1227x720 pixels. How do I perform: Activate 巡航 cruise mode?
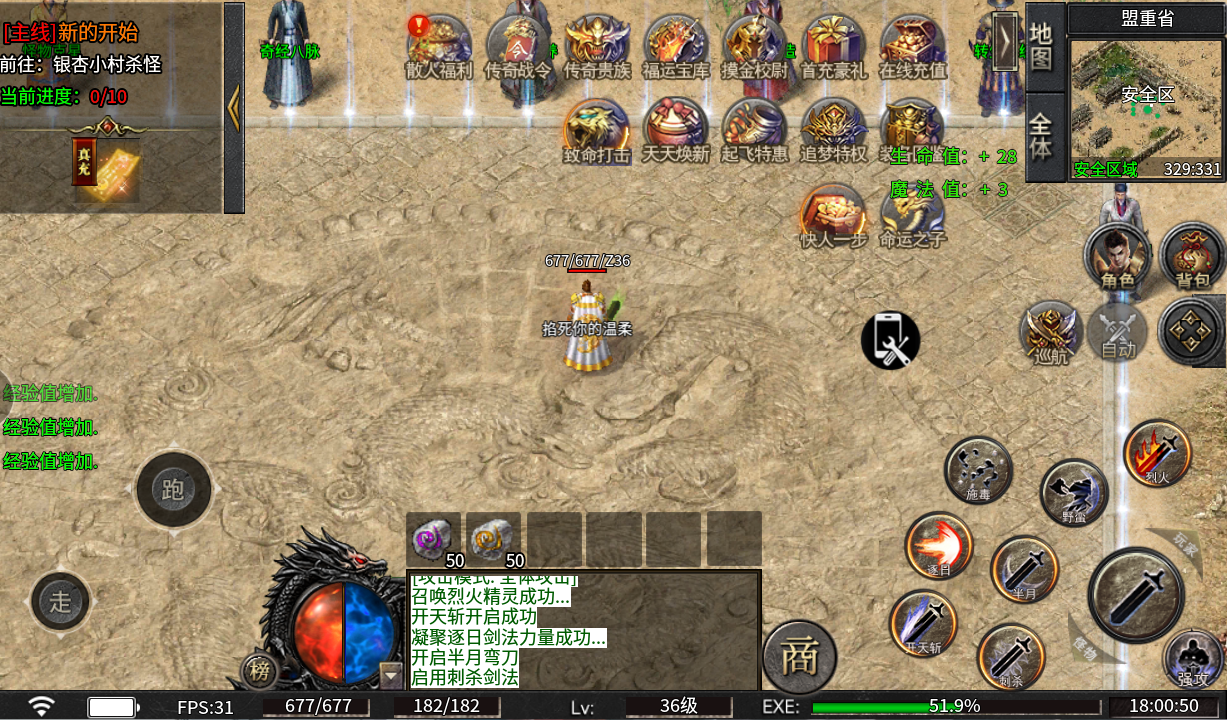(1051, 332)
